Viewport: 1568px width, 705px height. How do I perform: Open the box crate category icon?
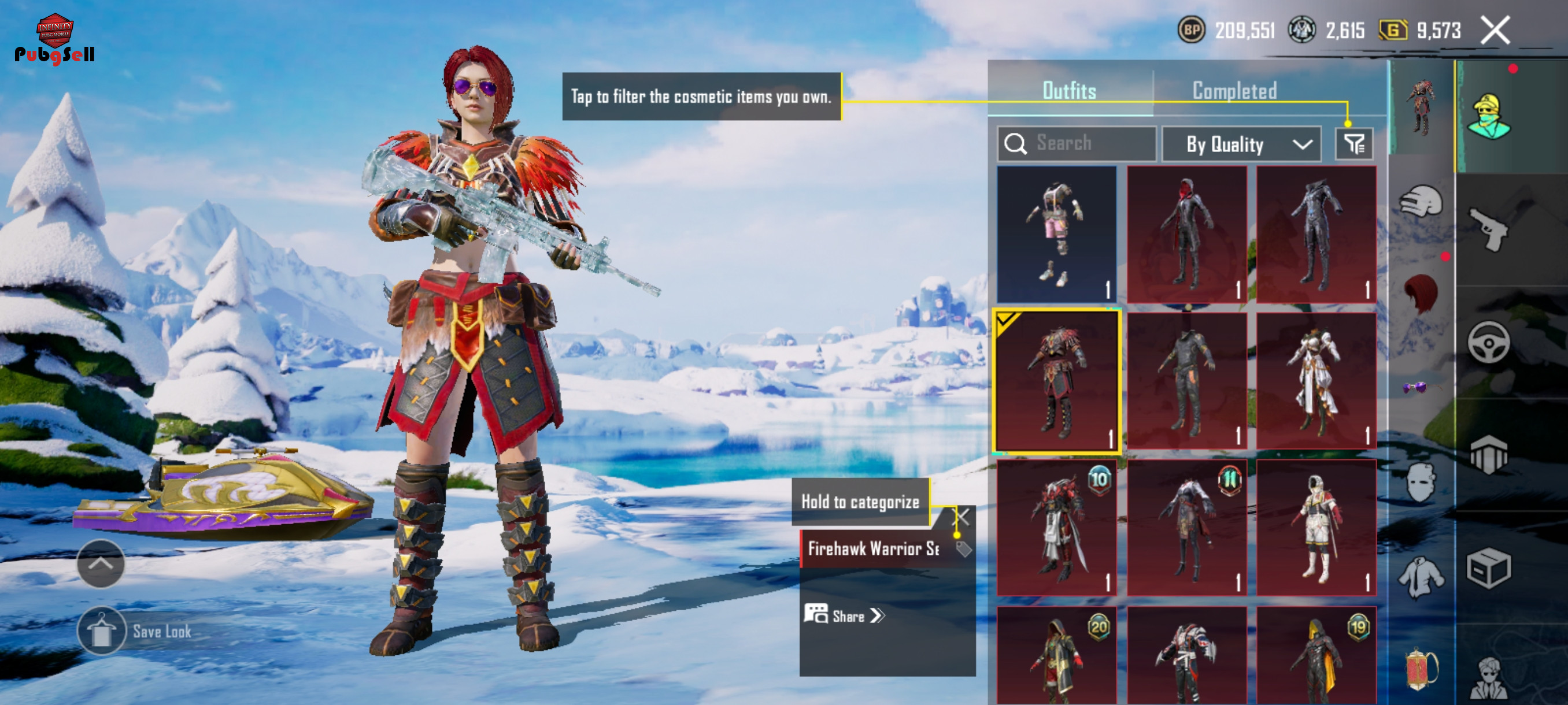tap(1489, 568)
